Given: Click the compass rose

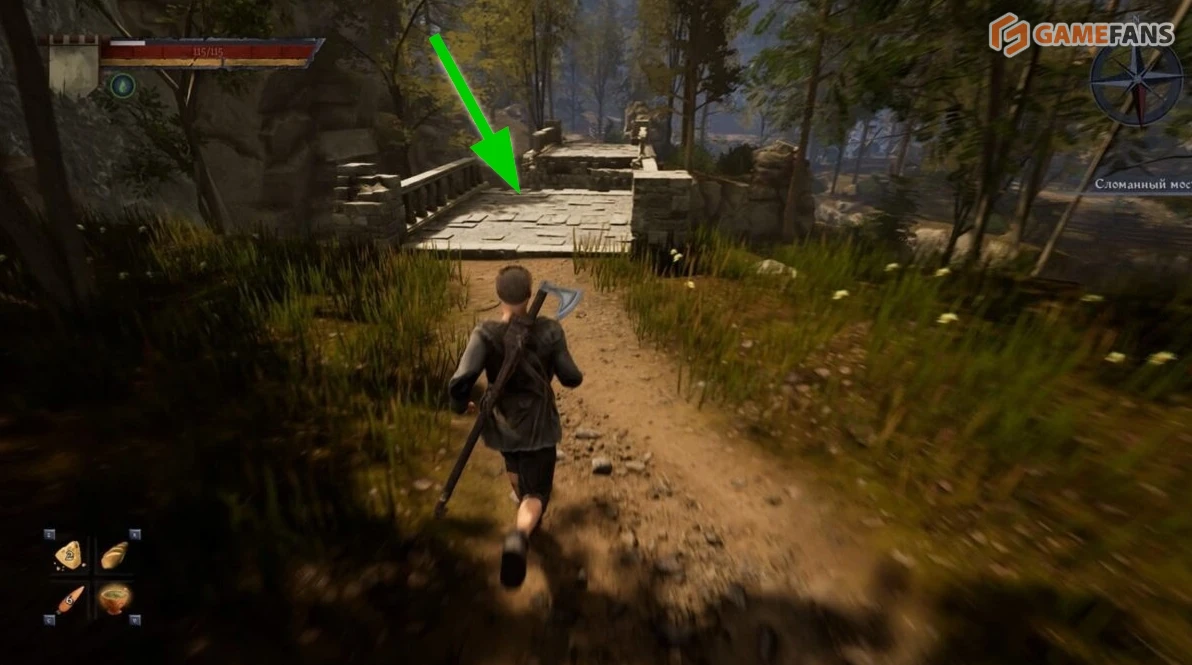Looking at the screenshot, I should (x=1137, y=84).
